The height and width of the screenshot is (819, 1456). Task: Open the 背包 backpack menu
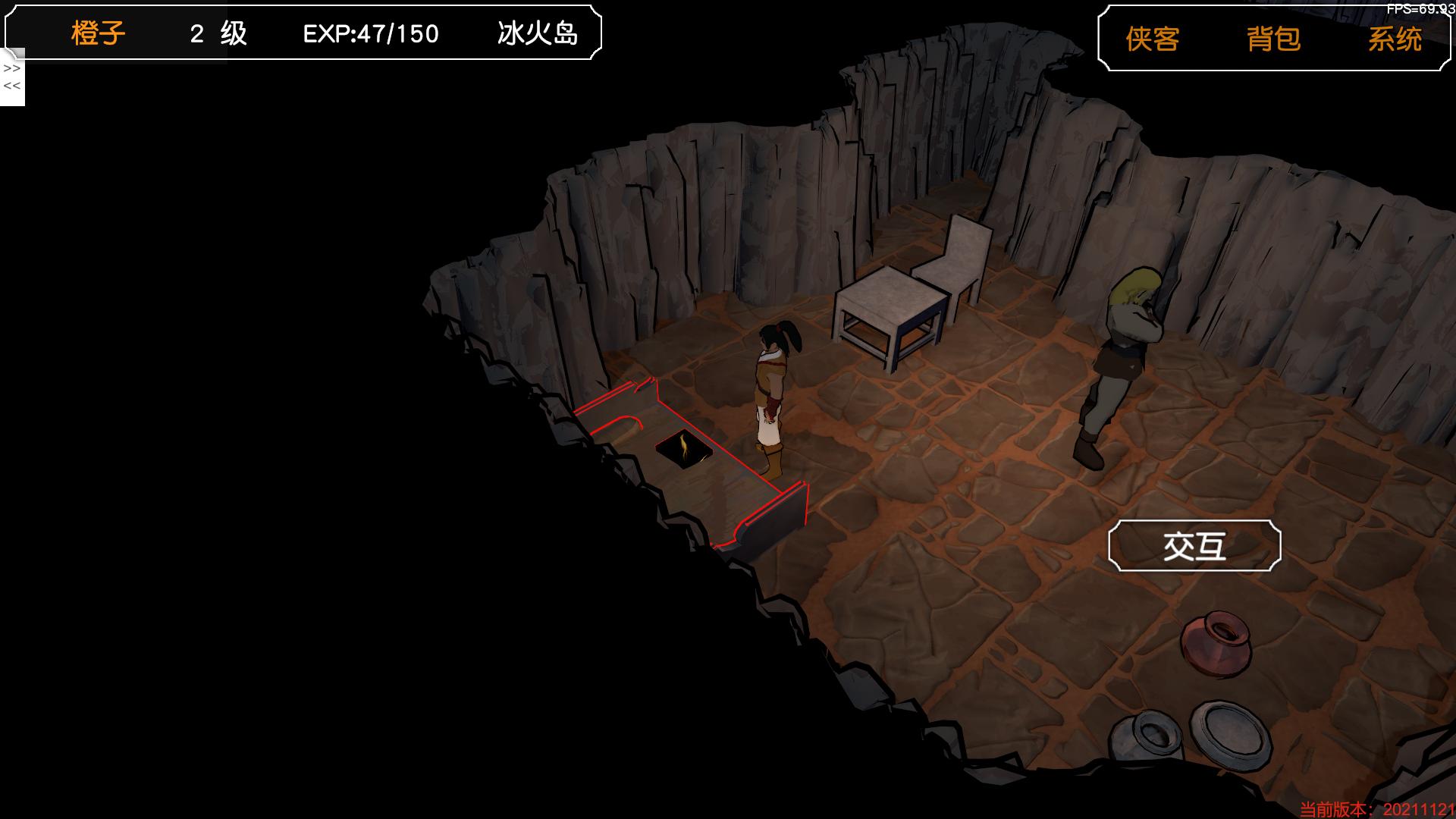pos(1273,39)
